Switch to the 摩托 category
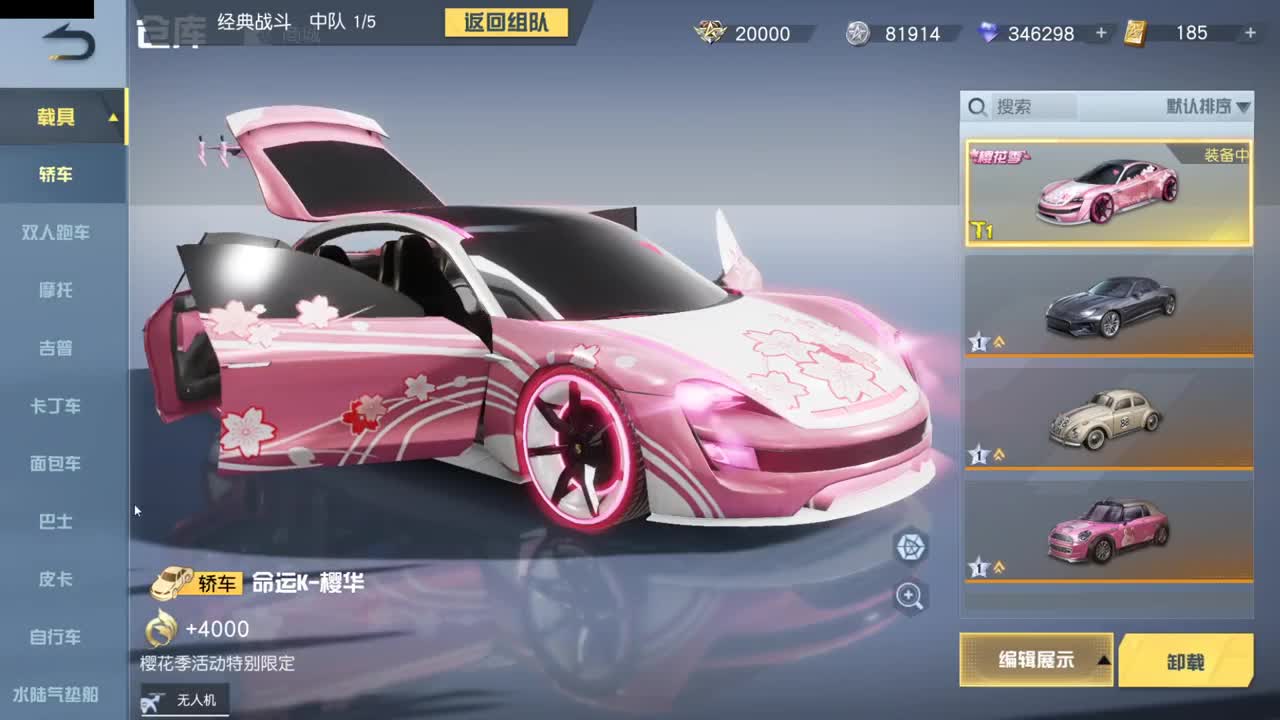 click(55, 290)
